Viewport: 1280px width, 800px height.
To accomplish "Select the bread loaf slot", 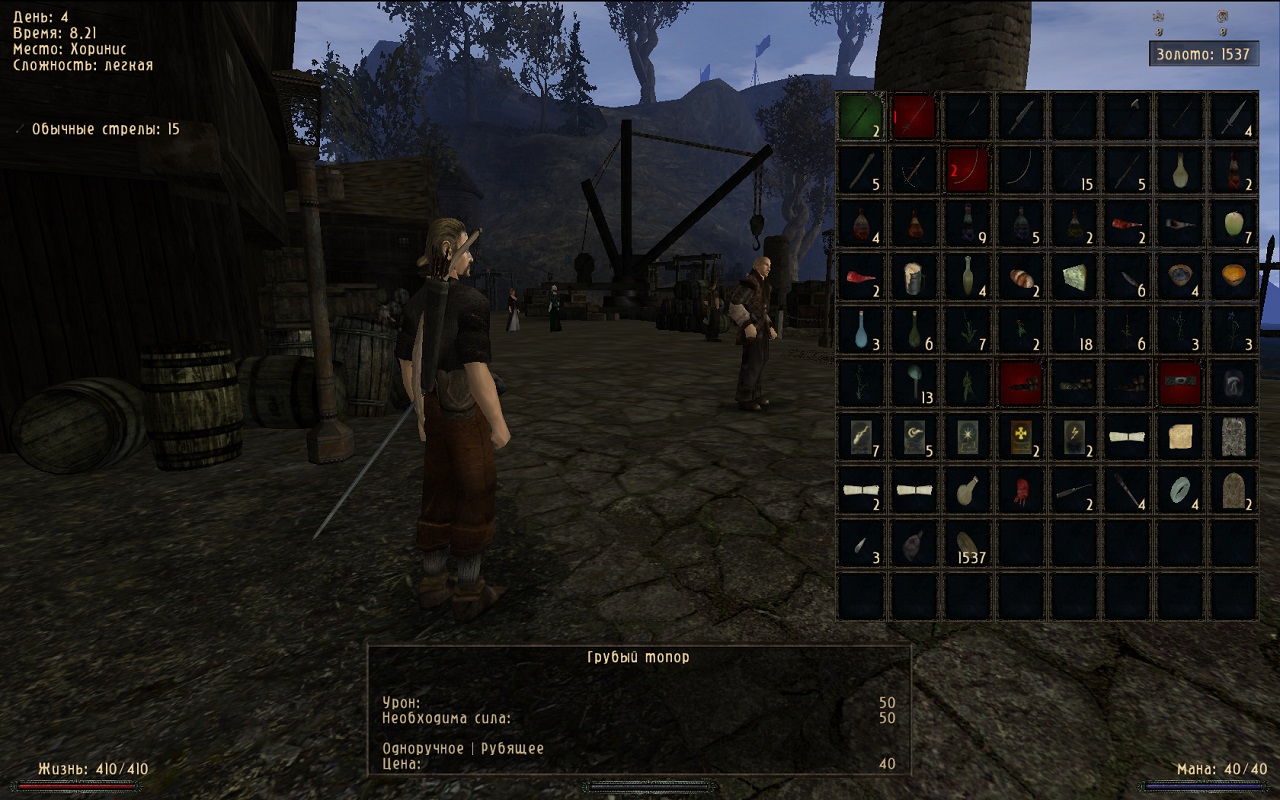I will pos(1021,277).
